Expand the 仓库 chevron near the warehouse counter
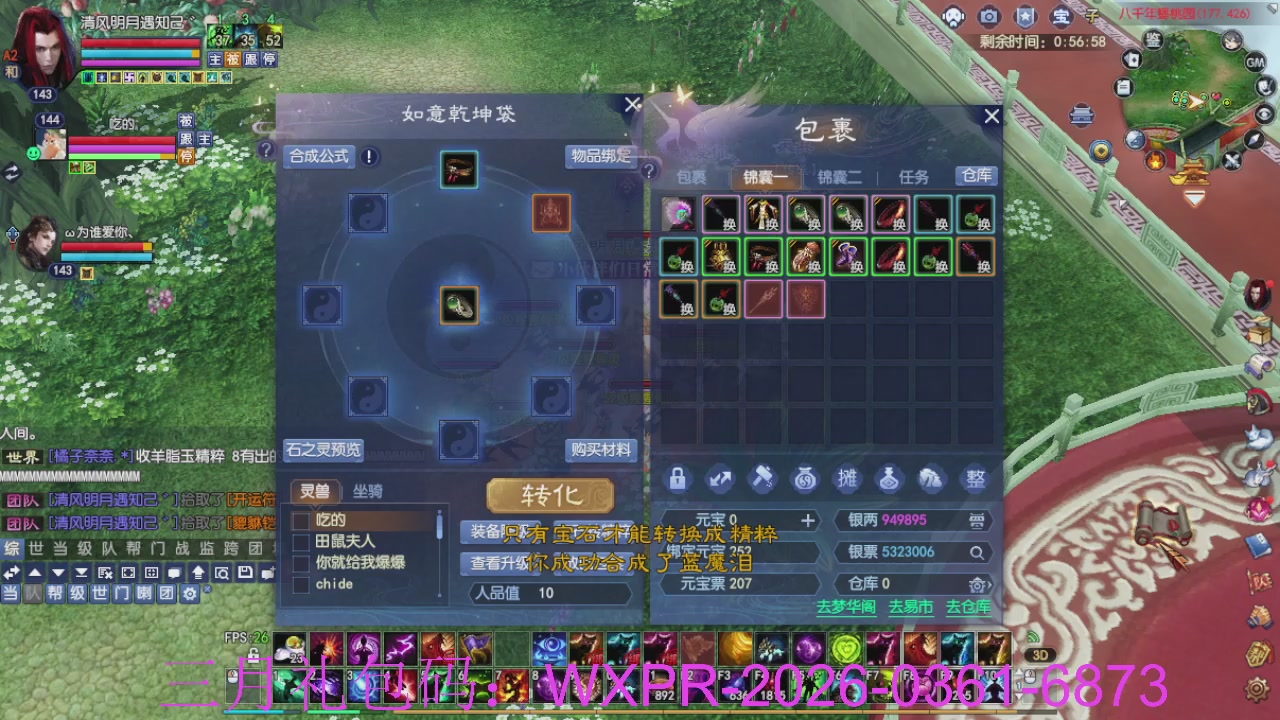This screenshot has width=1280, height=720. pos(979,584)
